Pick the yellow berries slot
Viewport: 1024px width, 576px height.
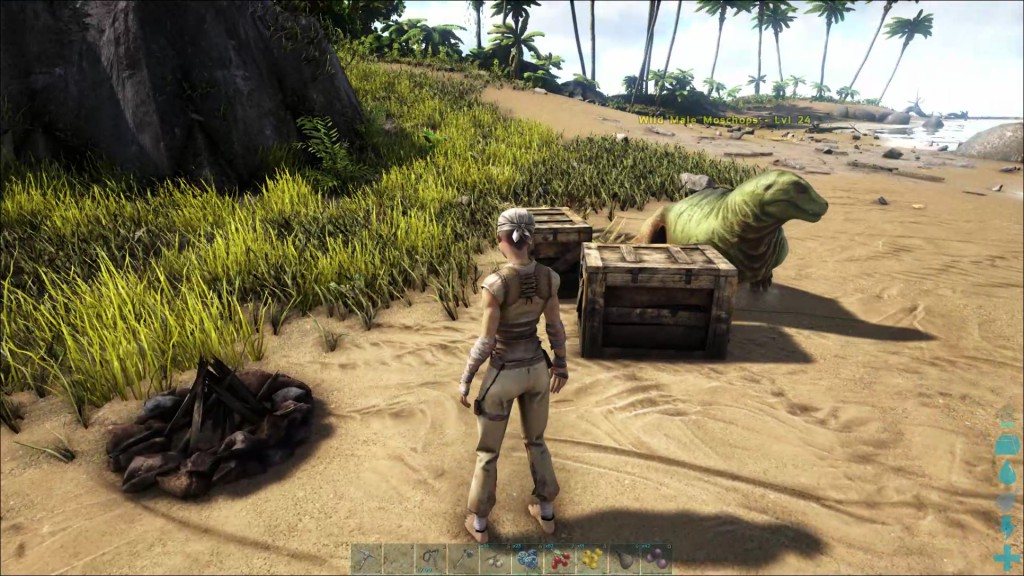click(x=590, y=558)
